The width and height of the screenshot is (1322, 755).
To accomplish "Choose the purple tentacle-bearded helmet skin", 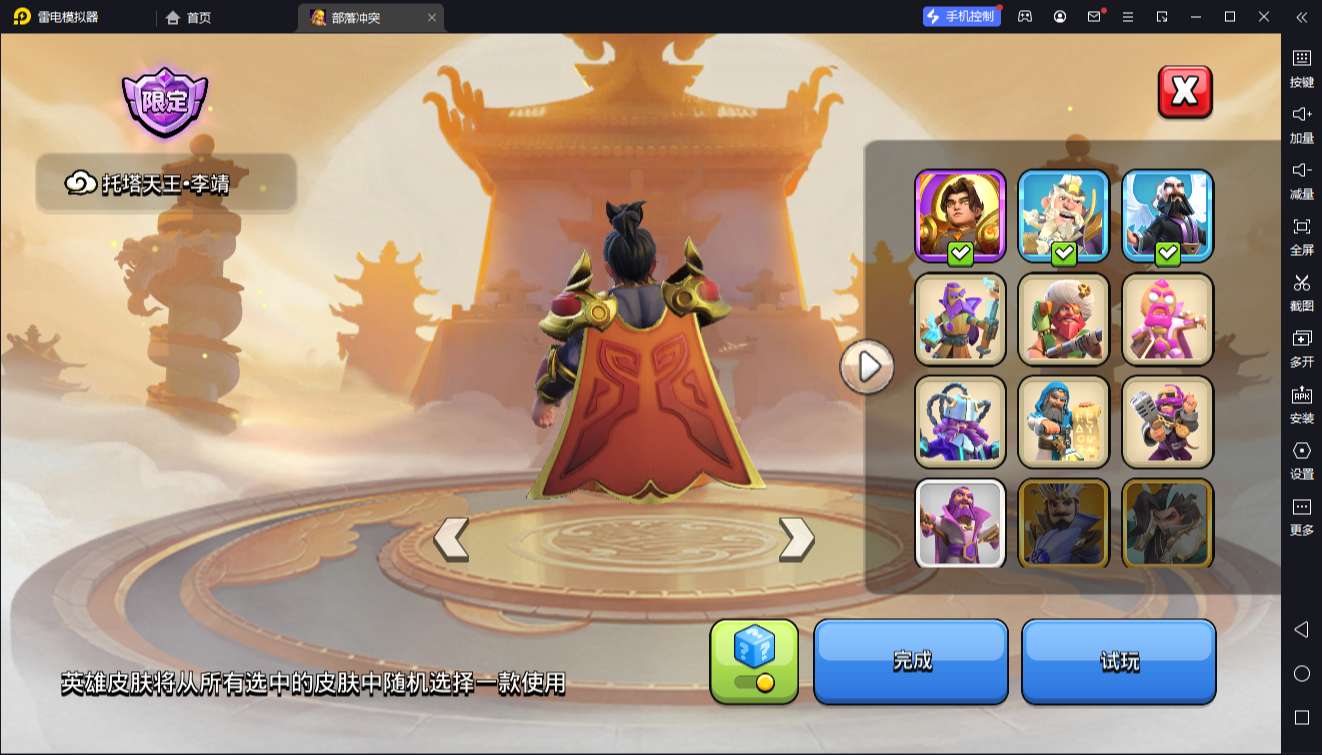I will point(960,422).
